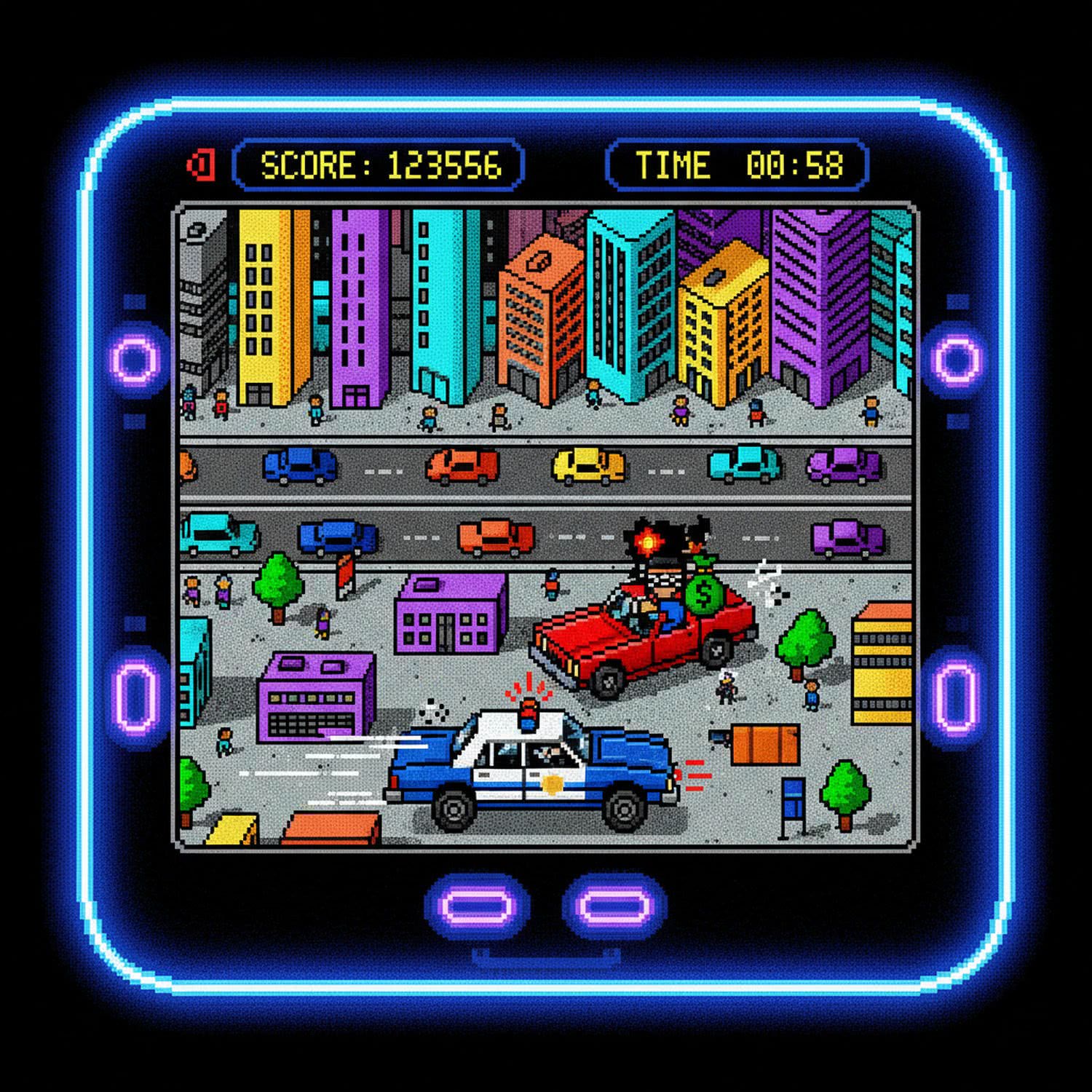
Task: Click the left pill button below the screen
Action: pyautogui.click(x=478, y=907)
